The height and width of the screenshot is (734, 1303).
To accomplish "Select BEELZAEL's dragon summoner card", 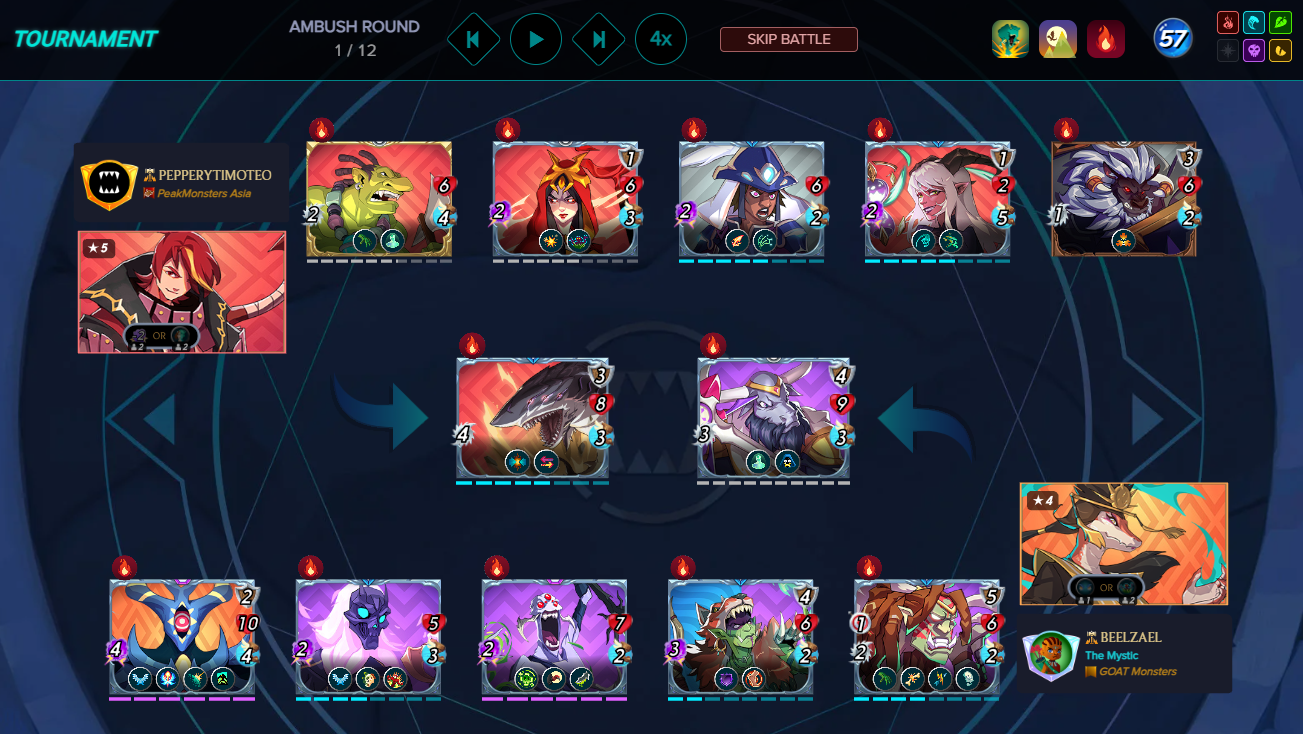I will pyautogui.click(x=1123, y=543).
